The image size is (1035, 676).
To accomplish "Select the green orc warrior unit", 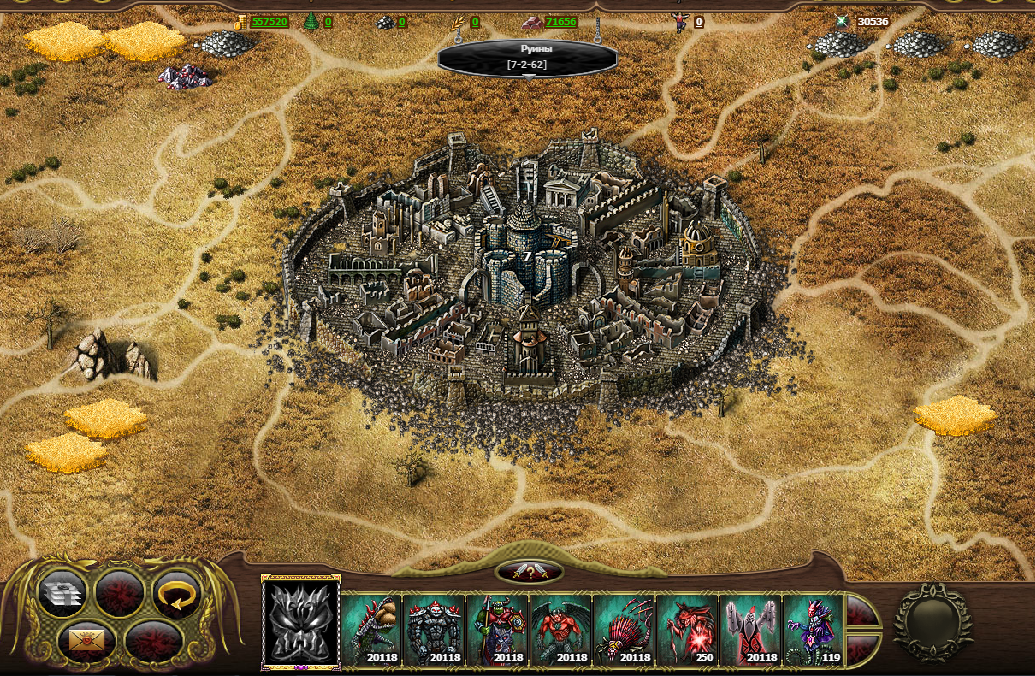I will click(498, 630).
